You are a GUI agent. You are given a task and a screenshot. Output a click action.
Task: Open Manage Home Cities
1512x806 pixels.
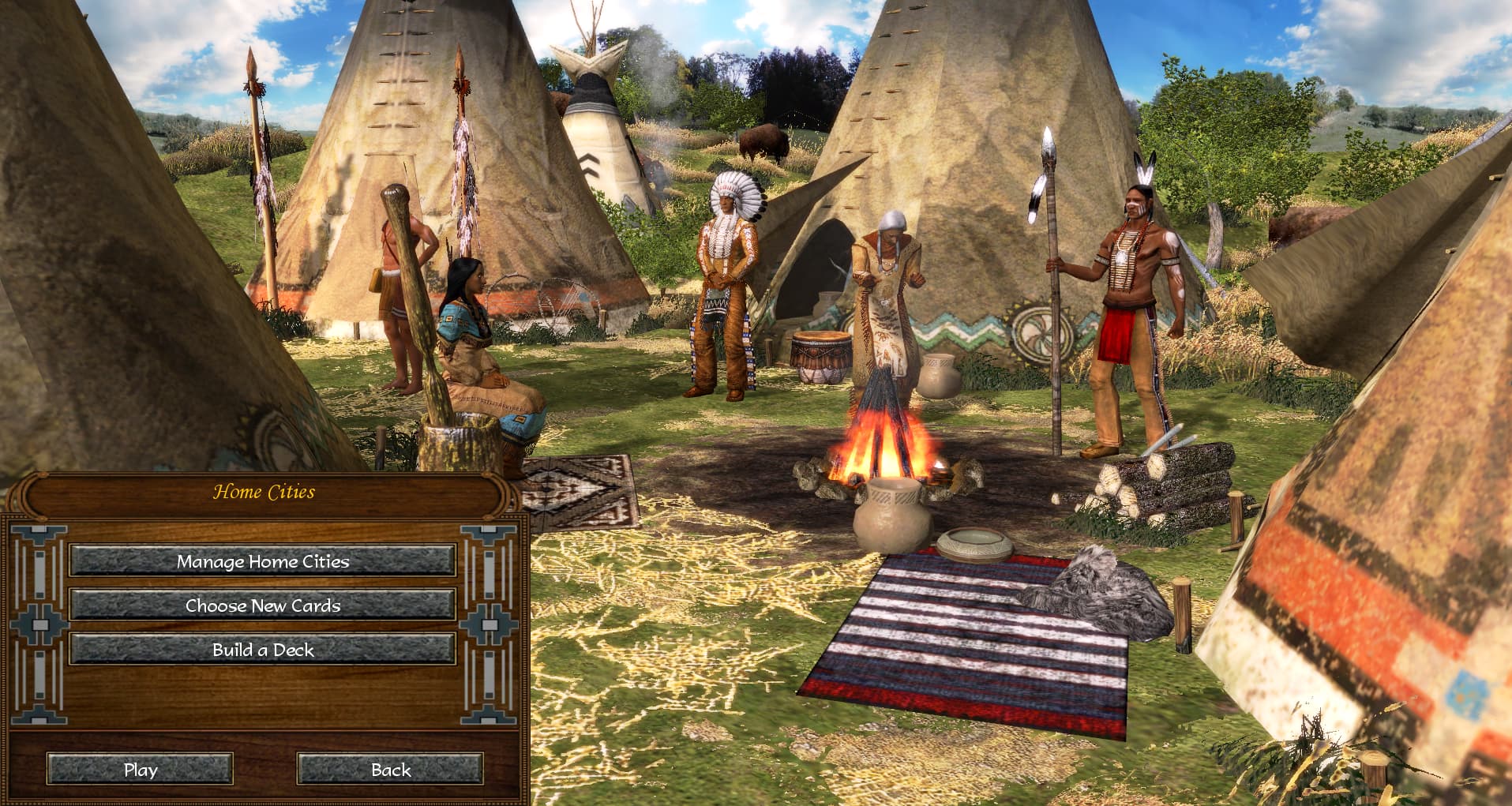tap(262, 561)
